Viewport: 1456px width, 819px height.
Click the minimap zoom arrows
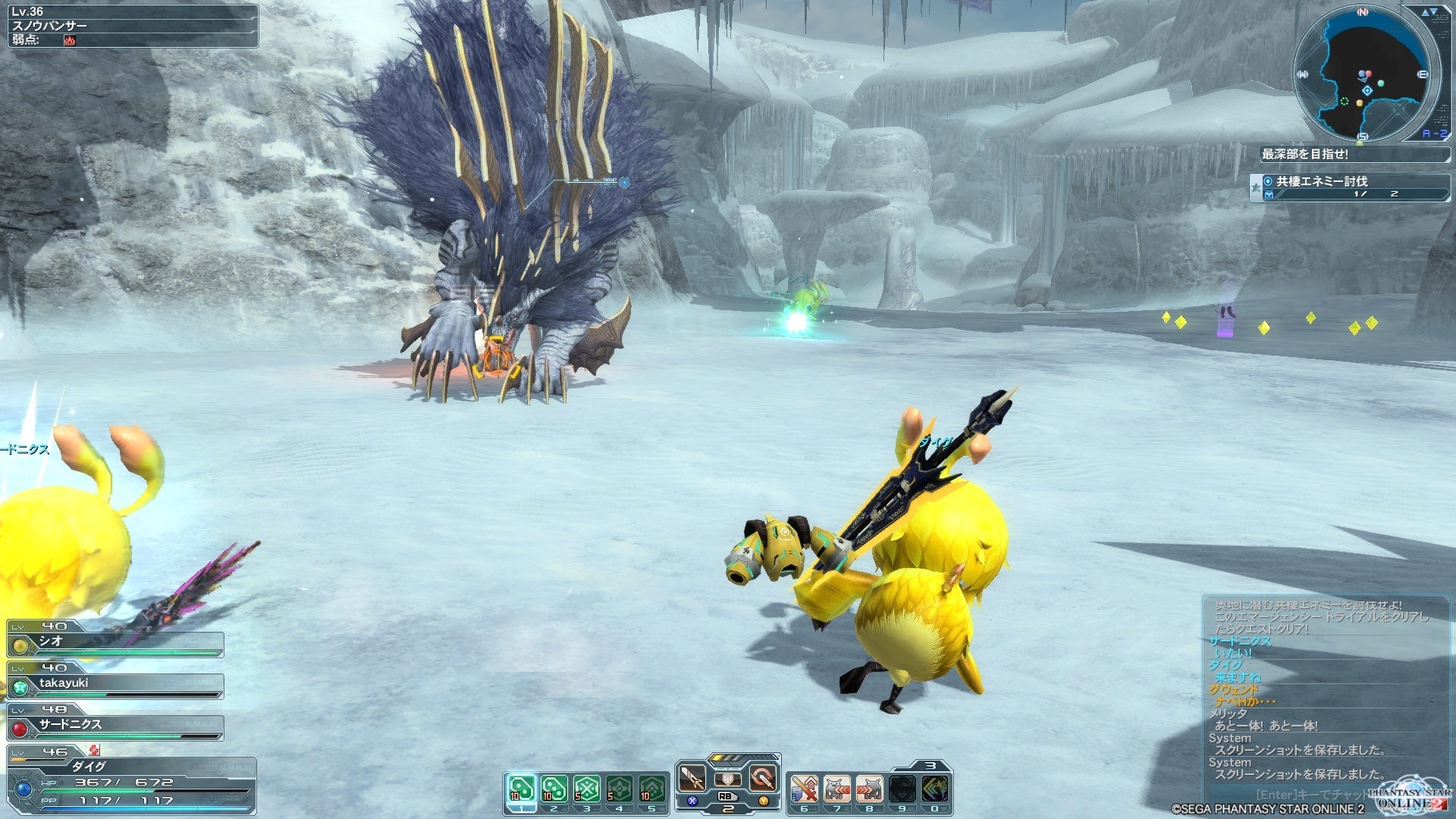pos(1429,12)
